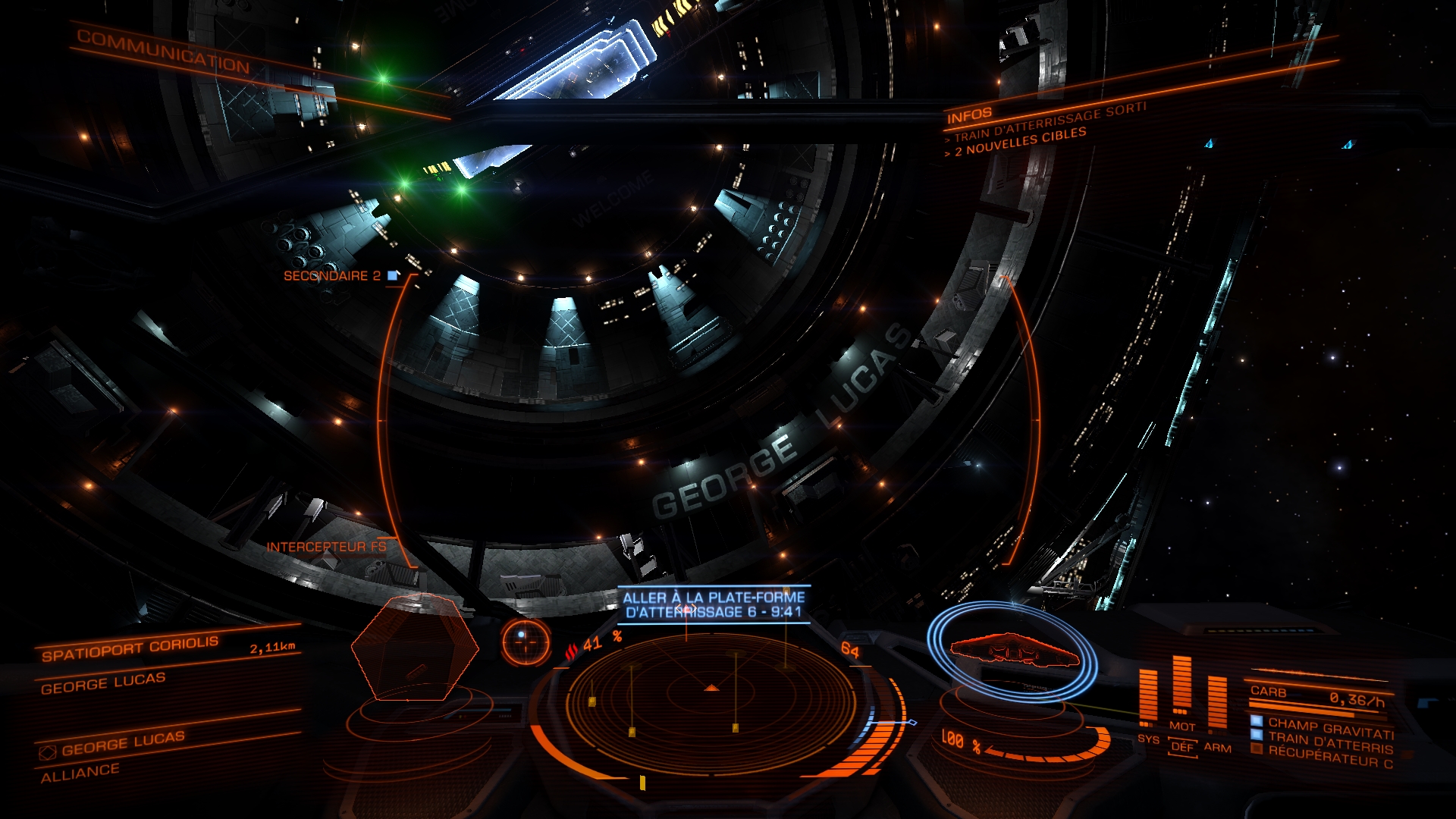Screen dimensions: 1456x819
Task: Select the Secondaire 2 fire group label
Action: point(333,276)
